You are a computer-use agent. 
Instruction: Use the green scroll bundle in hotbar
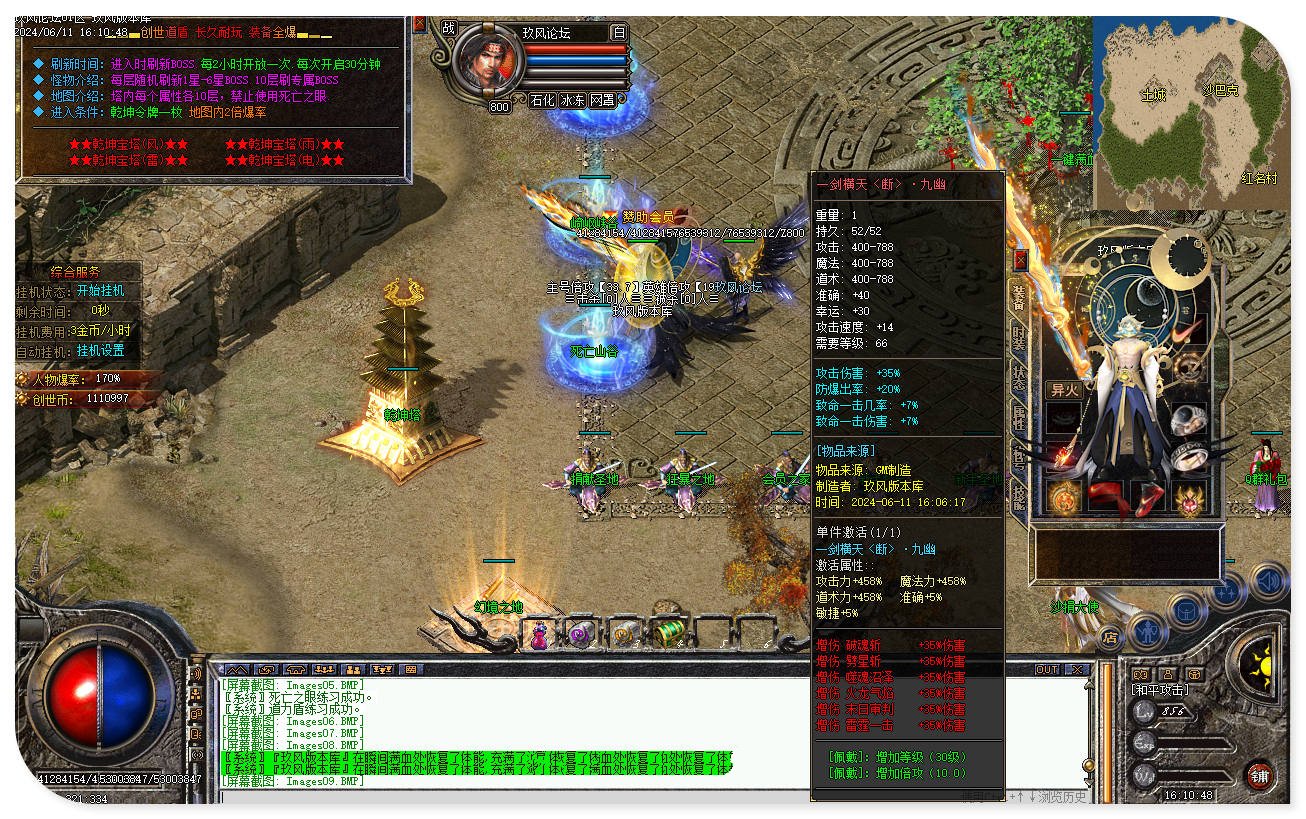click(667, 632)
